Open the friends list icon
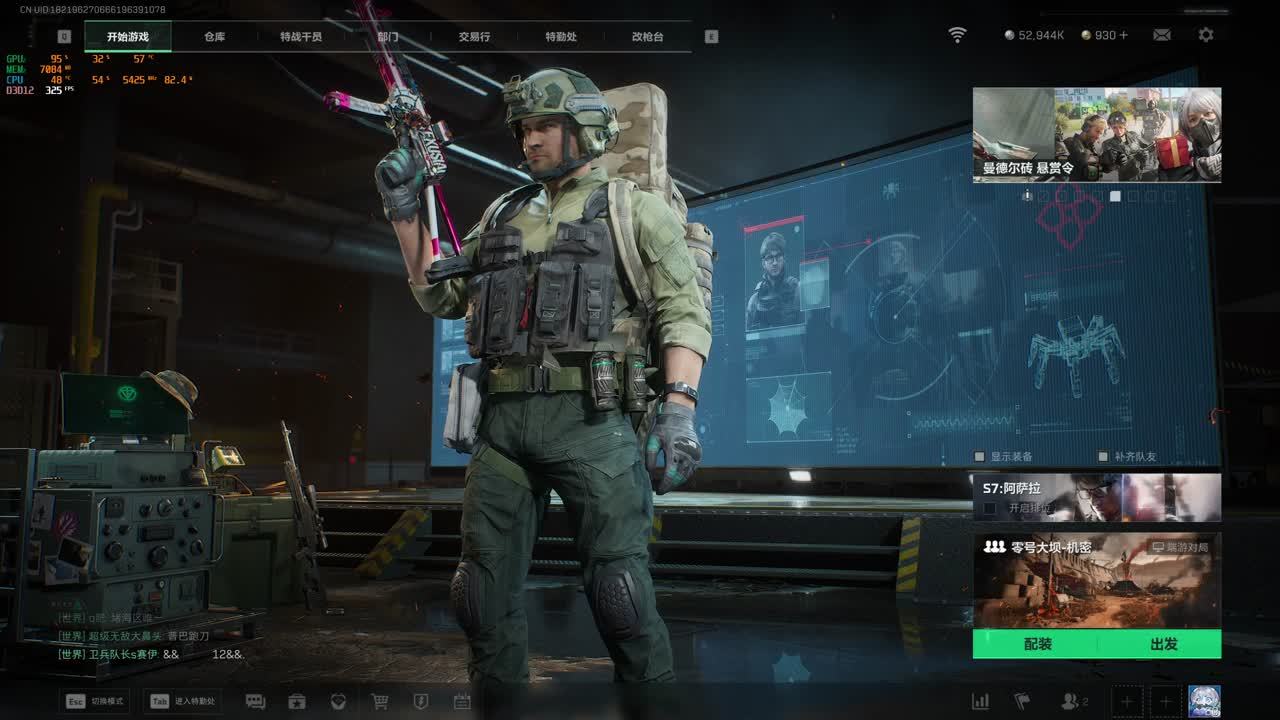1280x720 pixels. pos(1071,702)
